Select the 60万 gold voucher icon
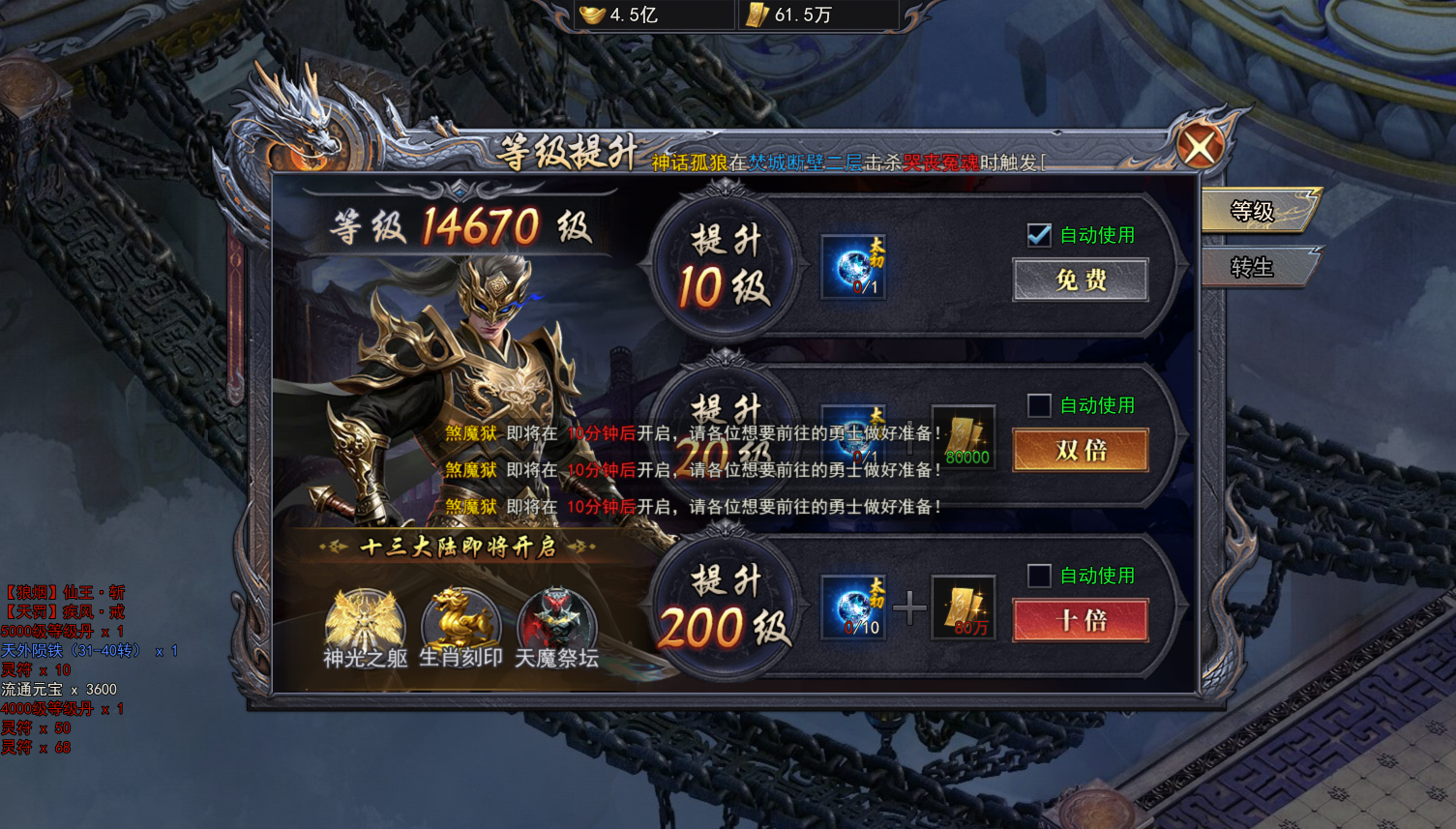This screenshot has height=829, width=1456. click(x=963, y=607)
